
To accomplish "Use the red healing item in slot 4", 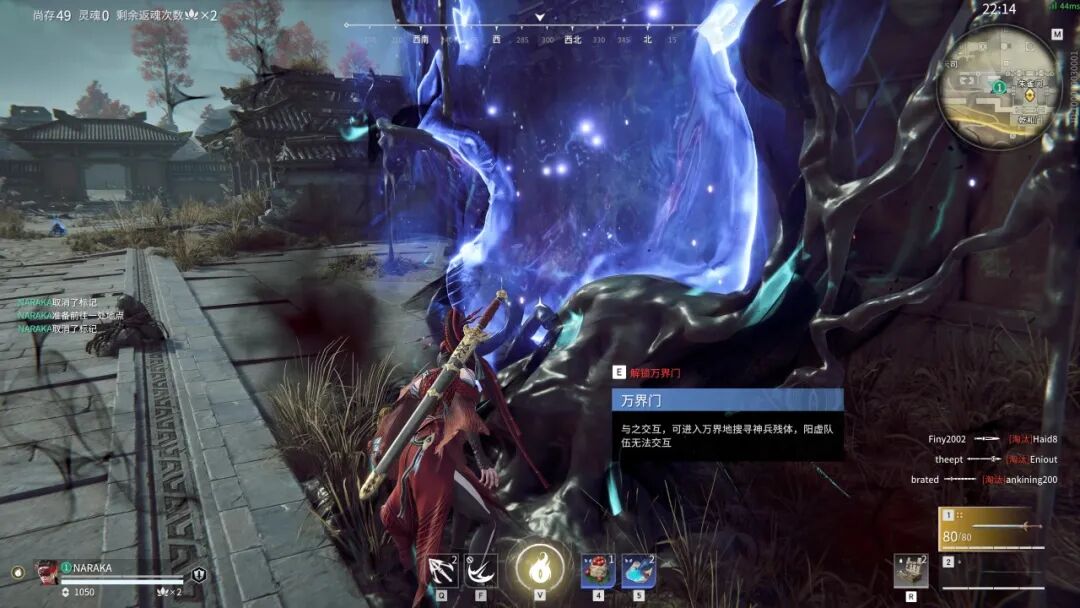I will click(x=598, y=571).
